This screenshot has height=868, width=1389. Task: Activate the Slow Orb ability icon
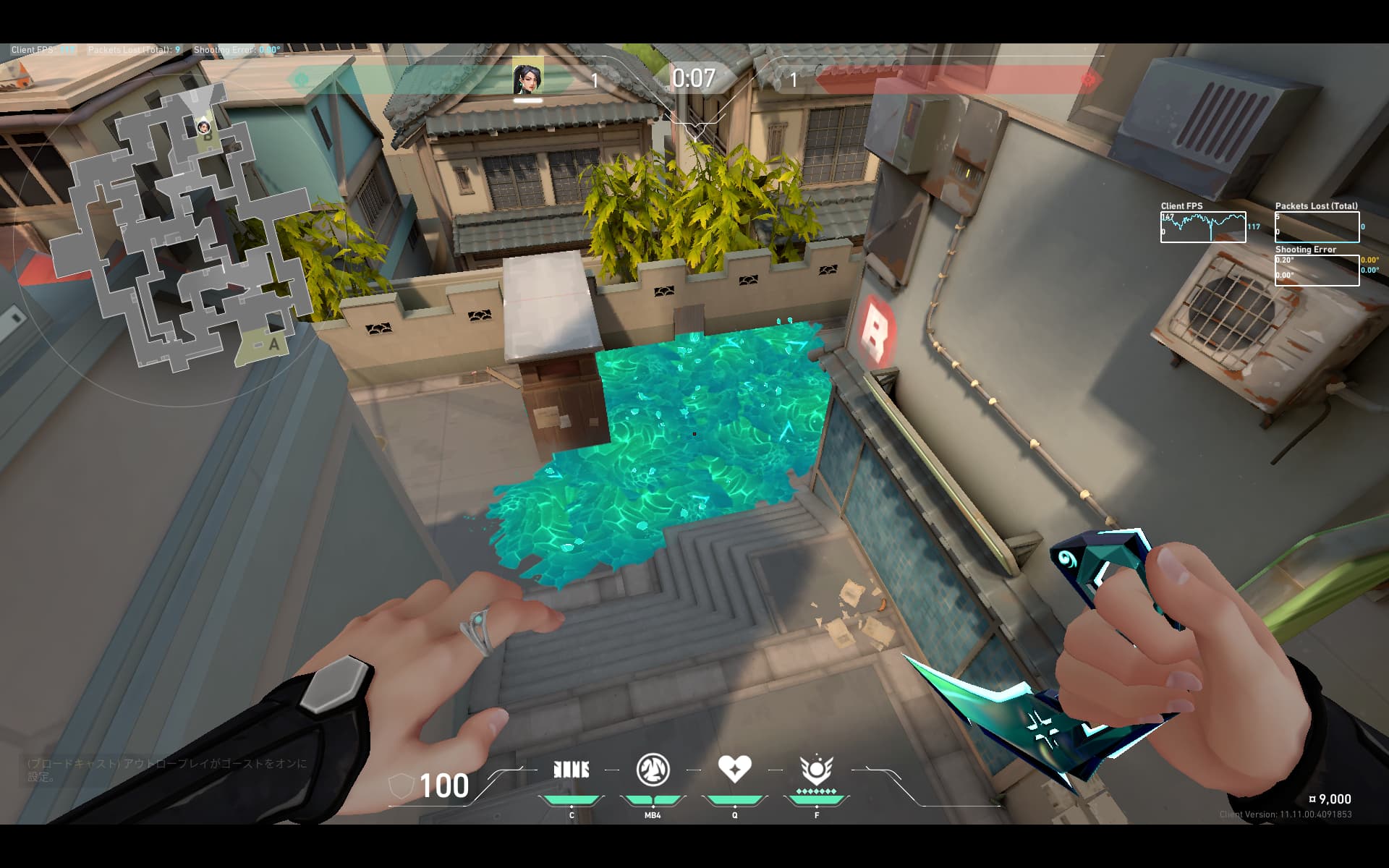click(x=653, y=770)
